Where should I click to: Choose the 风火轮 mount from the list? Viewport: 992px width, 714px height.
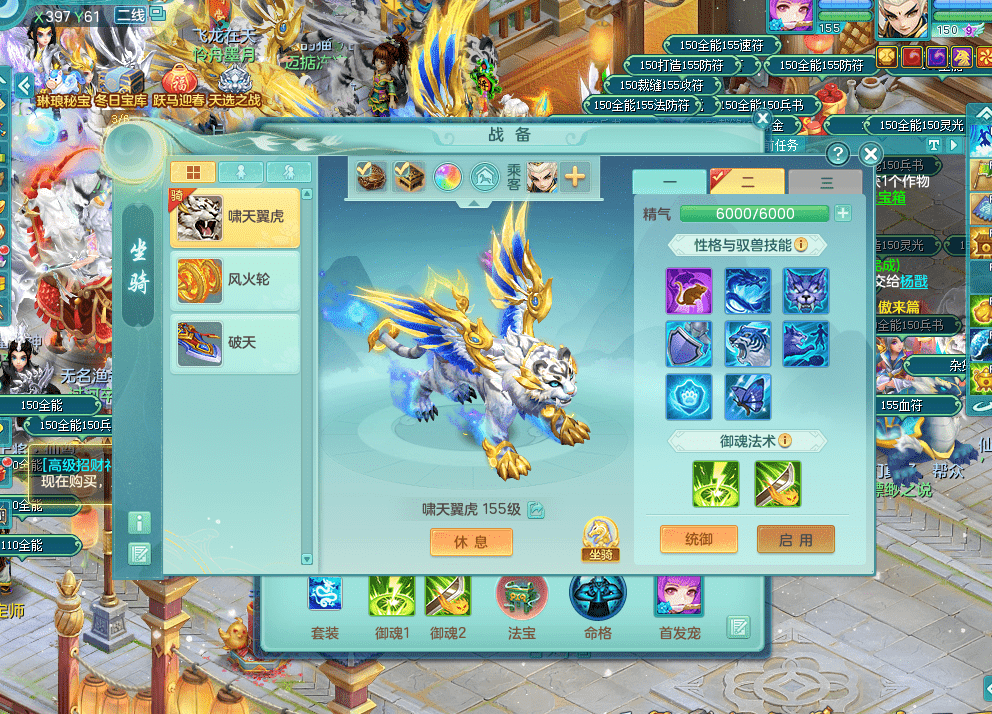tap(236, 280)
